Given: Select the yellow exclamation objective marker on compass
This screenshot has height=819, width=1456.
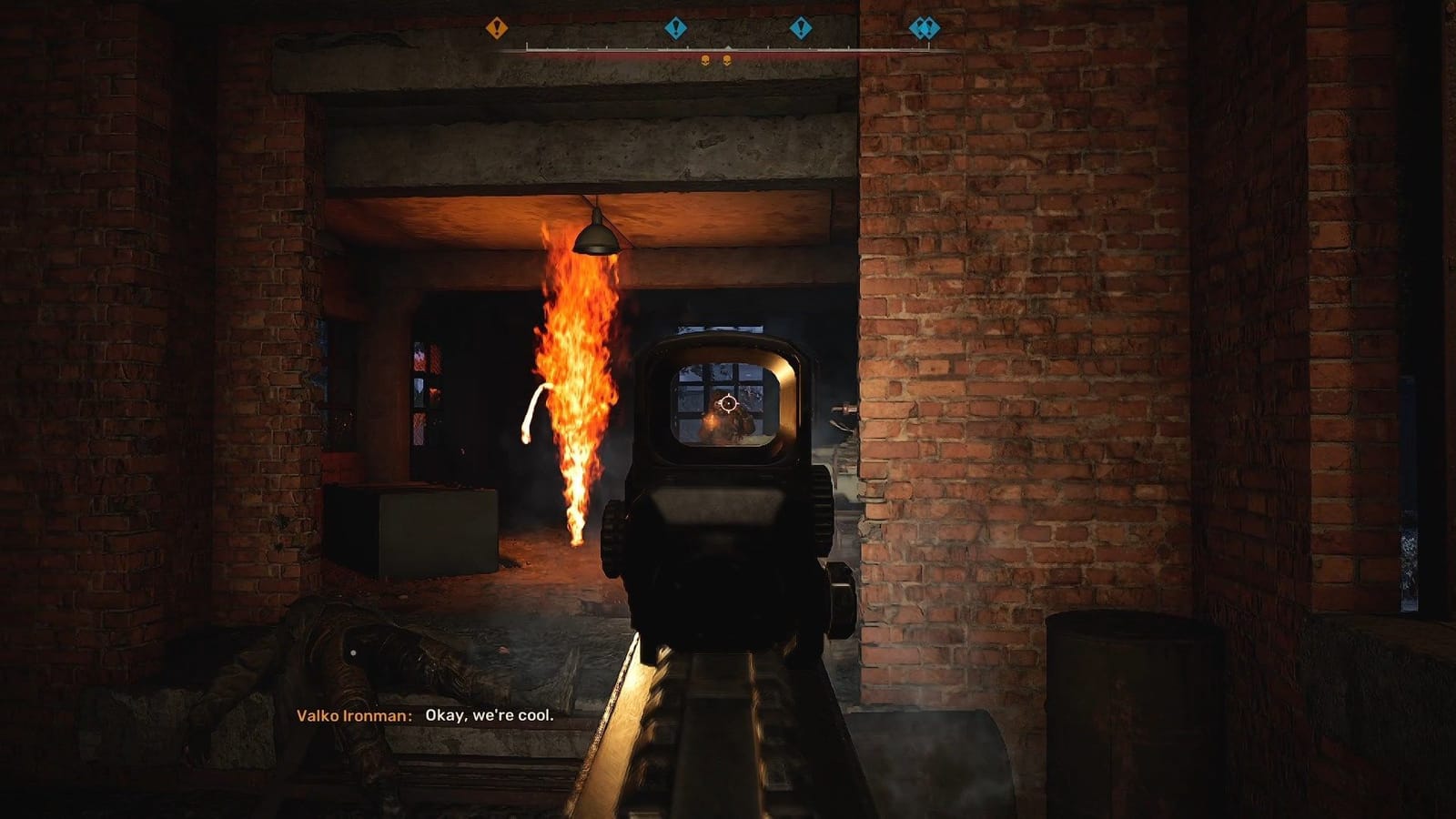Looking at the screenshot, I should click(x=496, y=26).
